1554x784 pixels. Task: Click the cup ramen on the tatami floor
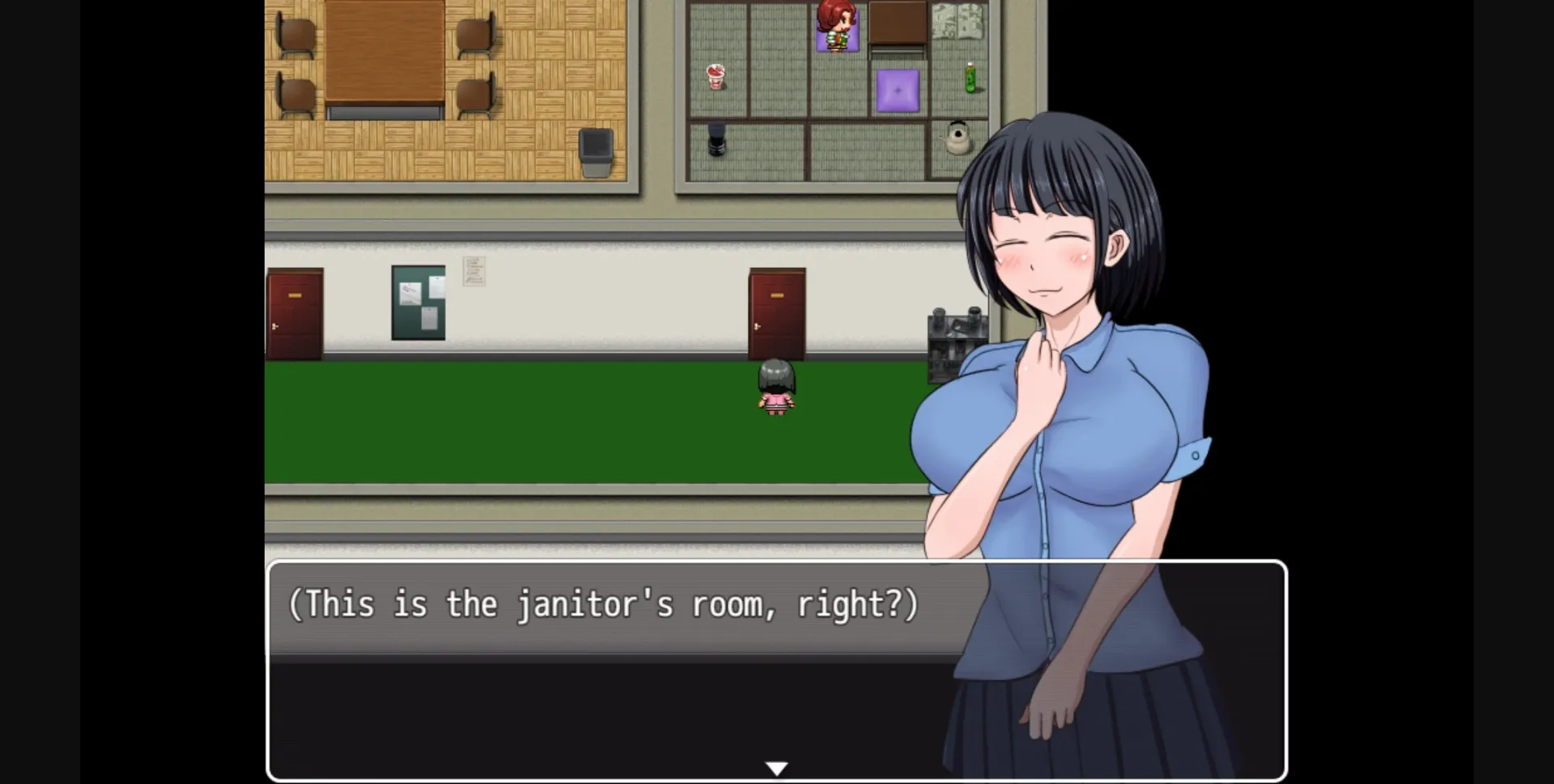(715, 77)
